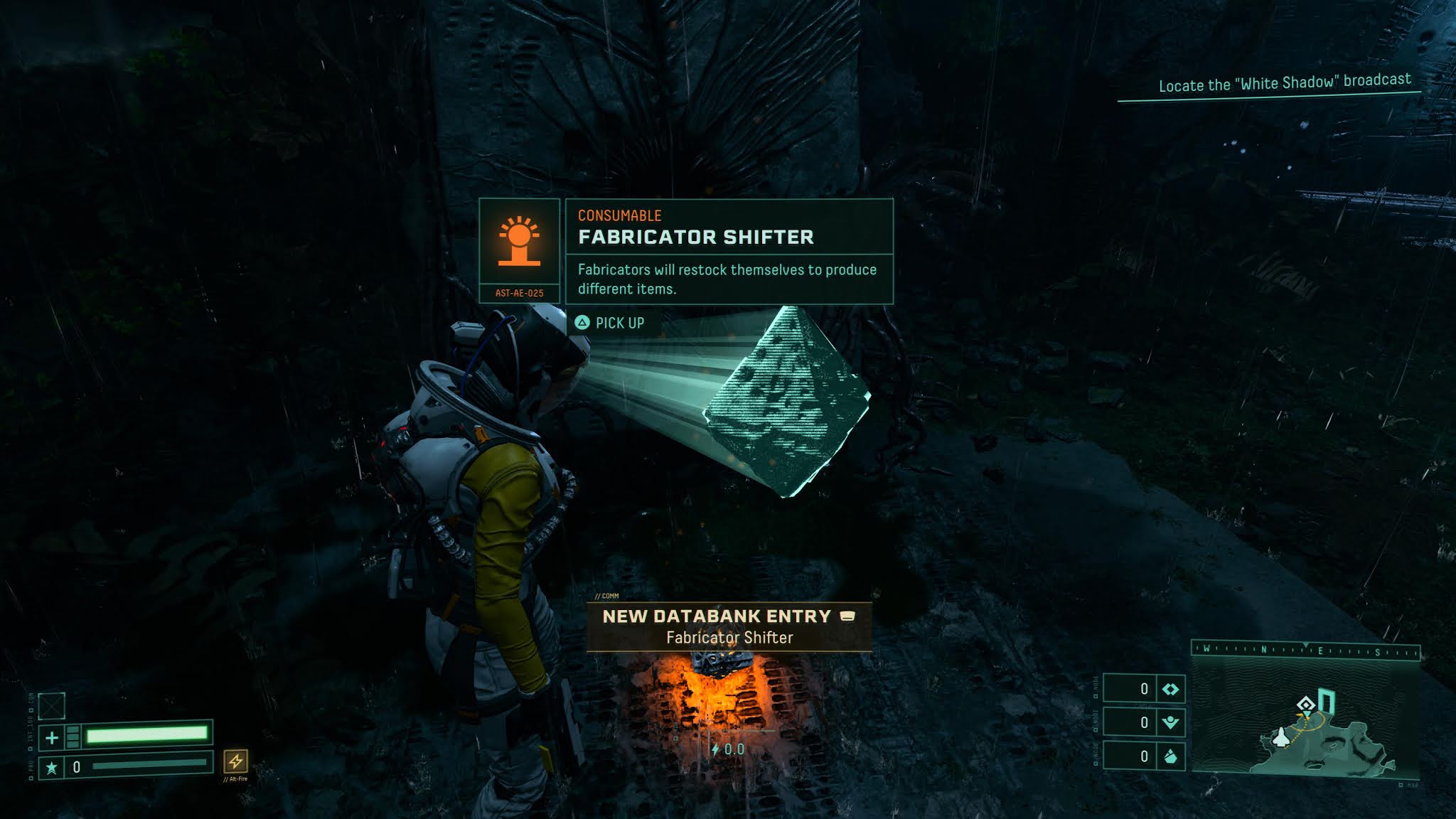Click the orange Fabricator Shifter item icon
Viewport: 1456px width, 819px height.
(519, 242)
